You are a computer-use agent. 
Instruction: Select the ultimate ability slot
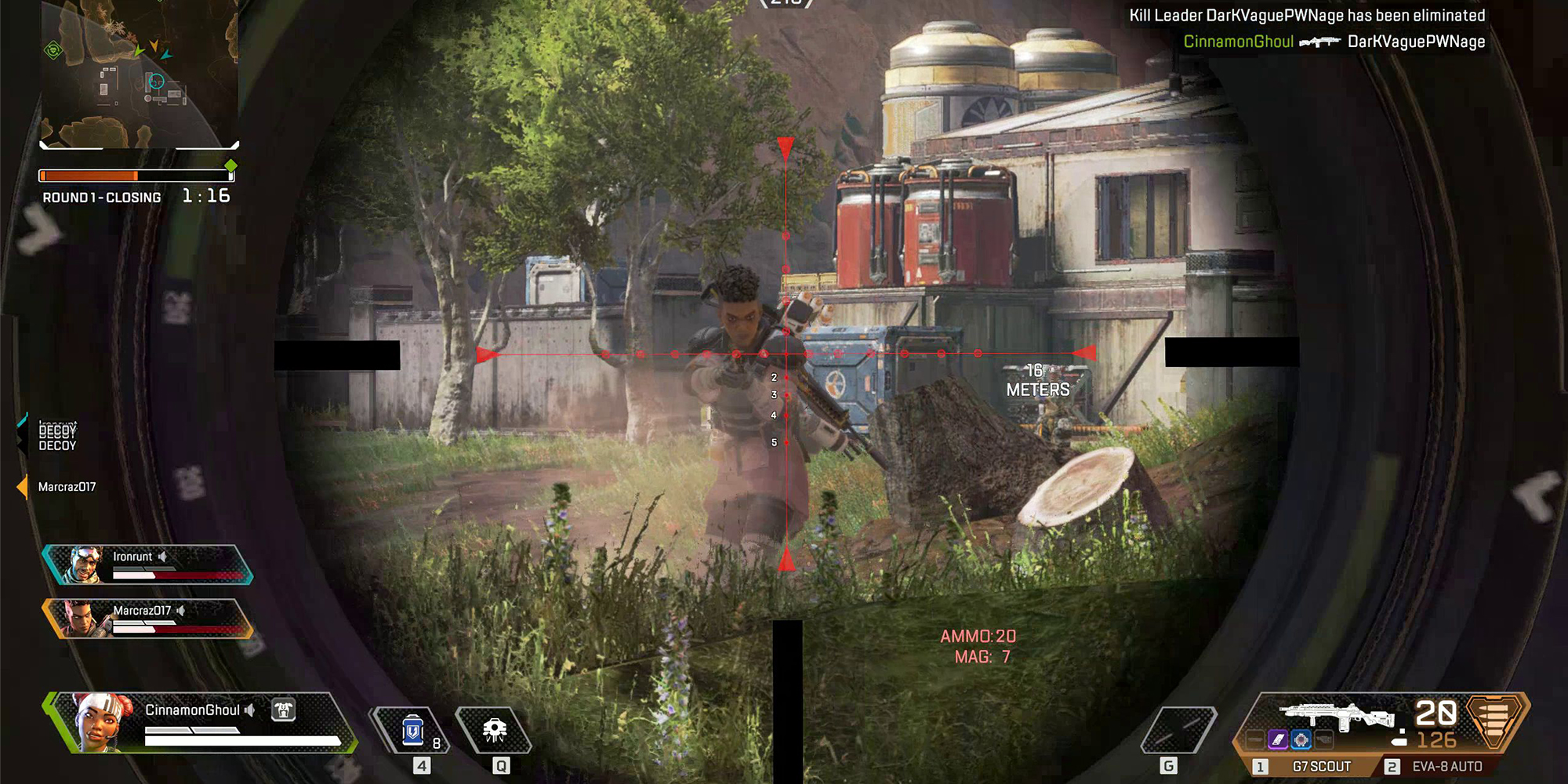point(1178,731)
